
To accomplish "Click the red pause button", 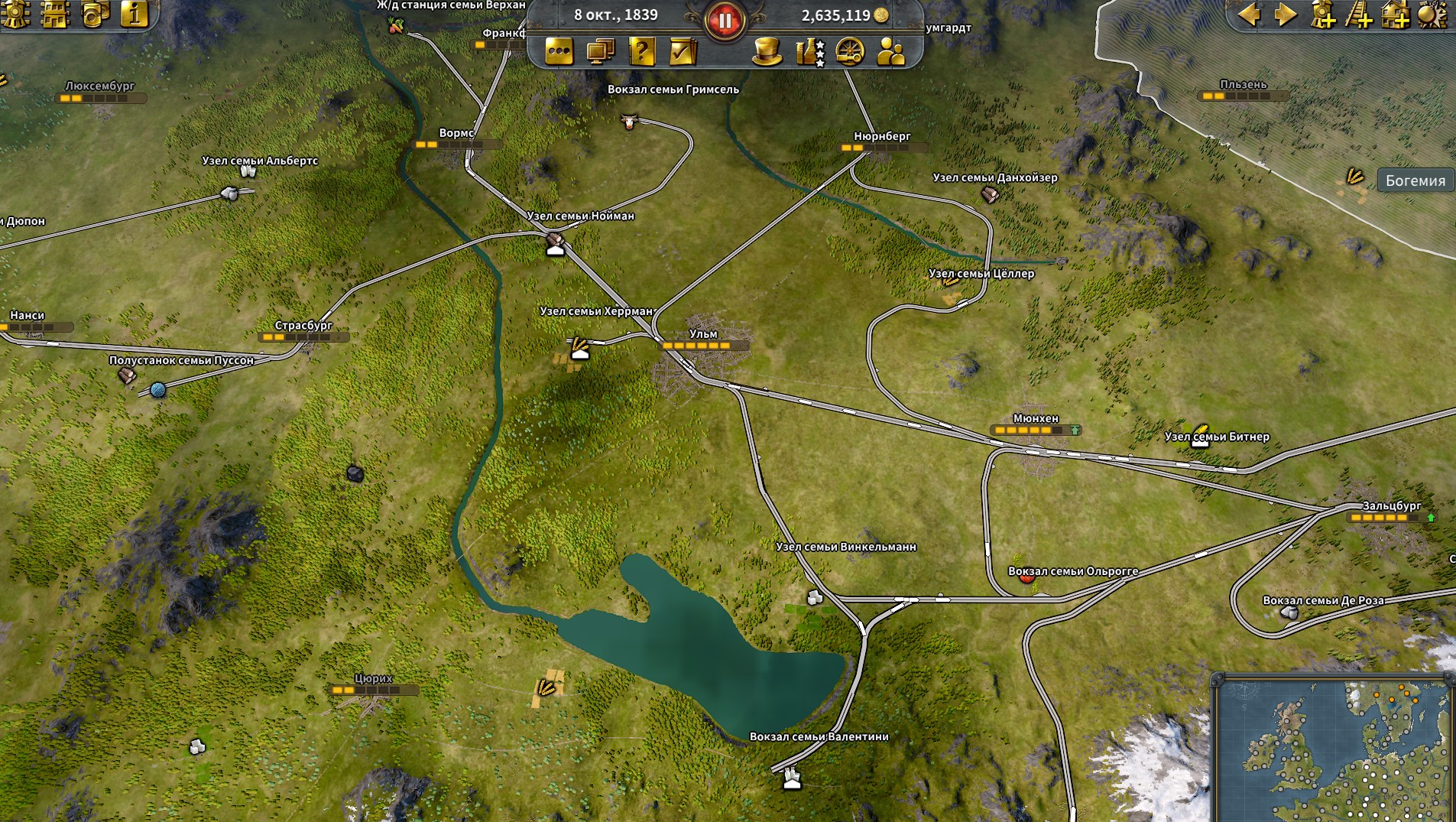I will [724, 21].
